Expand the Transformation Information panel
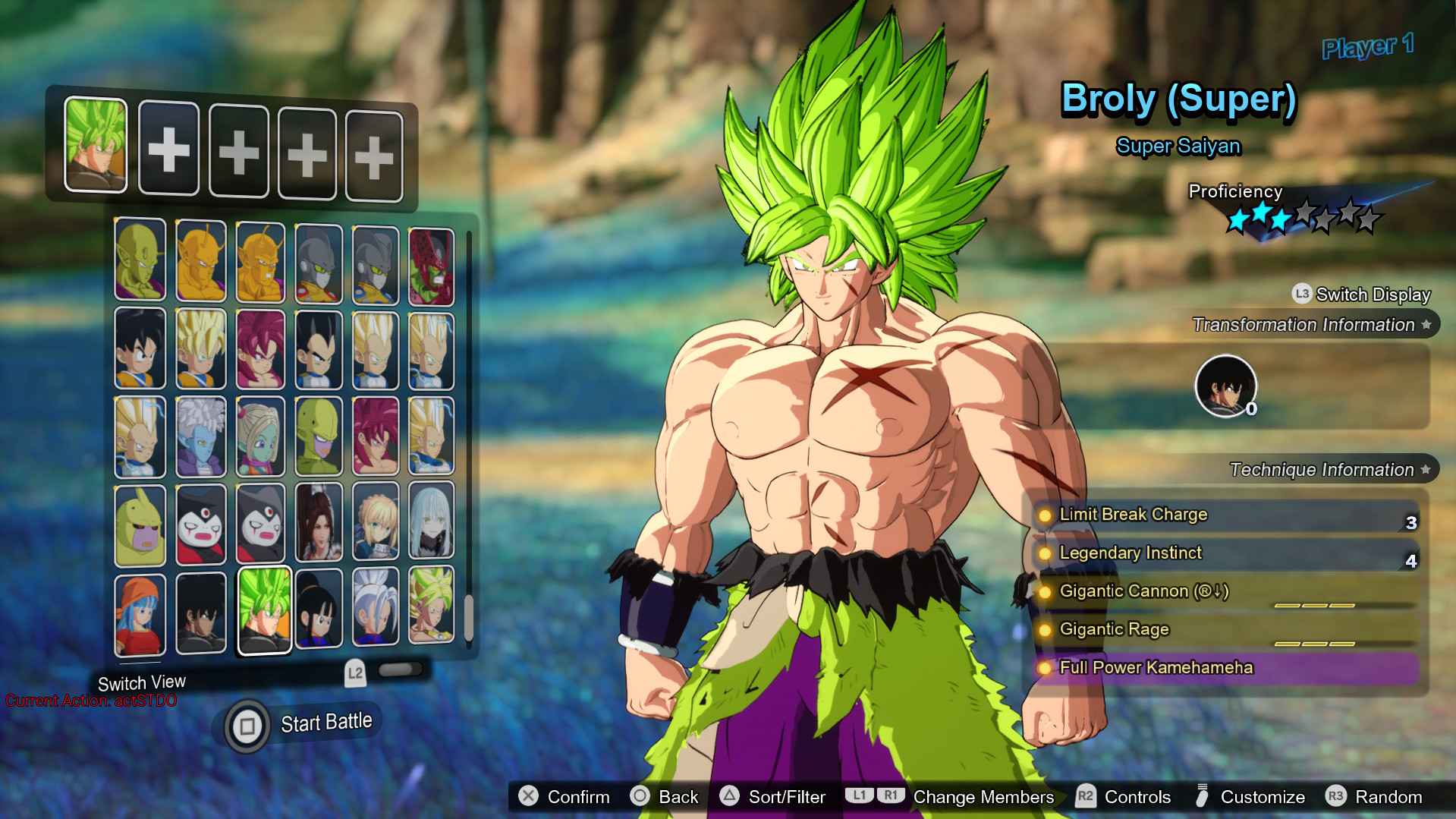 (x=1309, y=324)
